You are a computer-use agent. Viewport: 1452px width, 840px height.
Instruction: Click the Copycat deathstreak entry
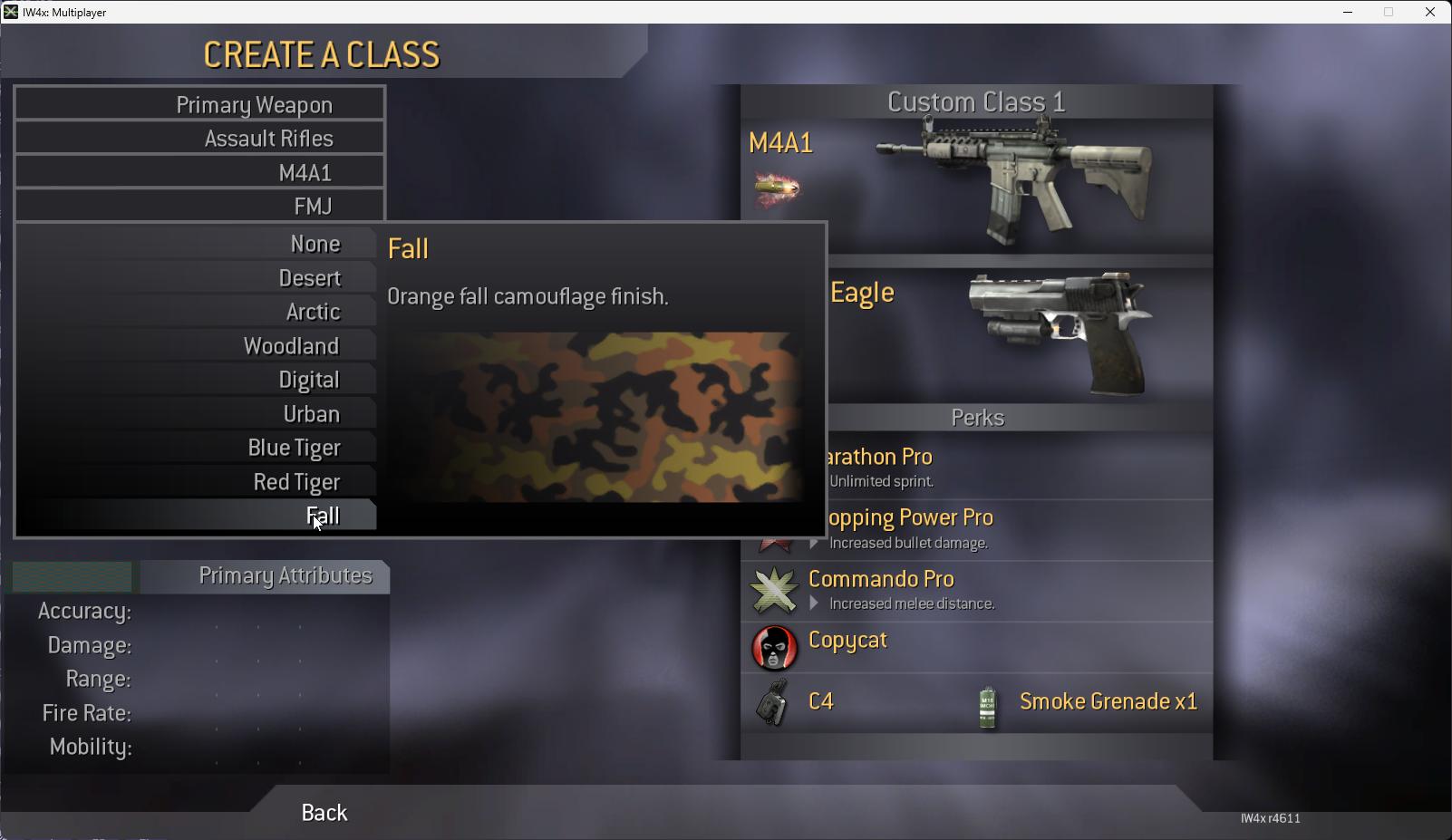(x=976, y=647)
